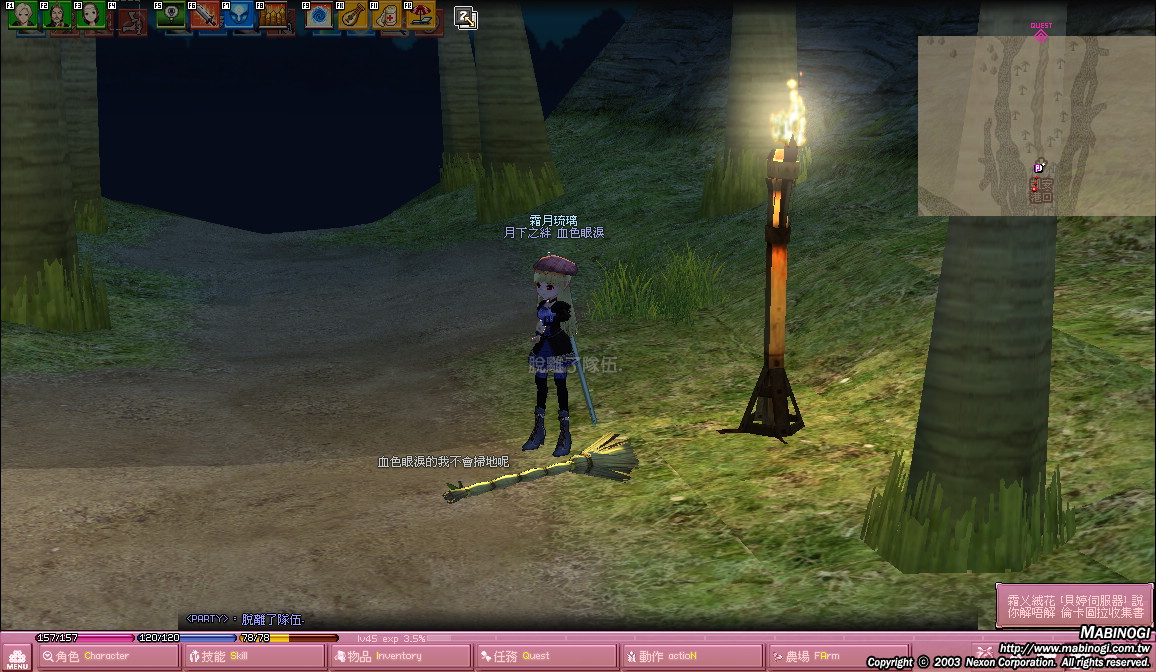Open the Quest log
Screen dimensions: 1156x672
click(x=545, y=657)
